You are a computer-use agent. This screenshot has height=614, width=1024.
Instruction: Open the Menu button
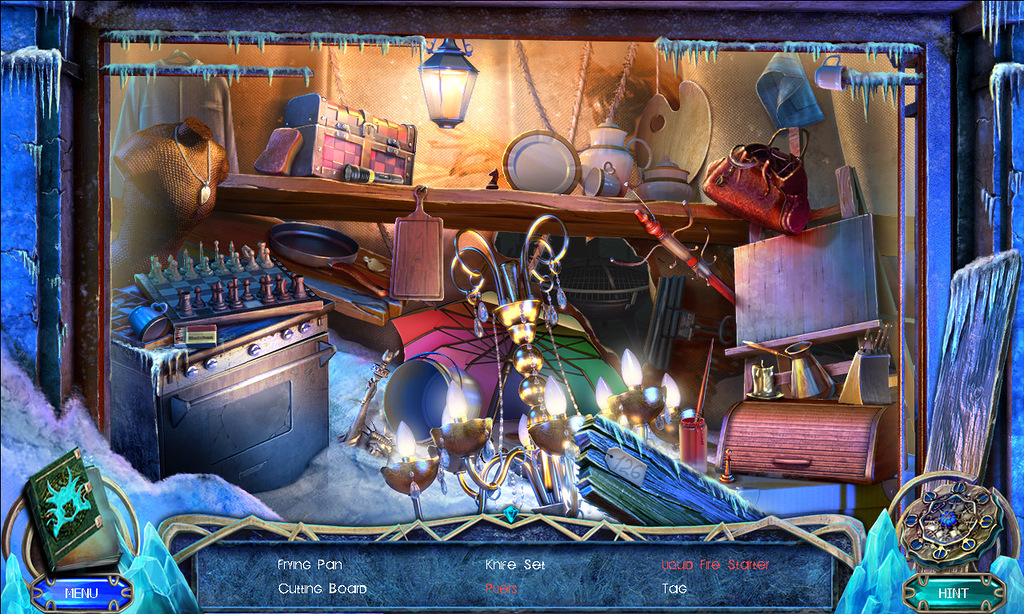pos(81,592)
